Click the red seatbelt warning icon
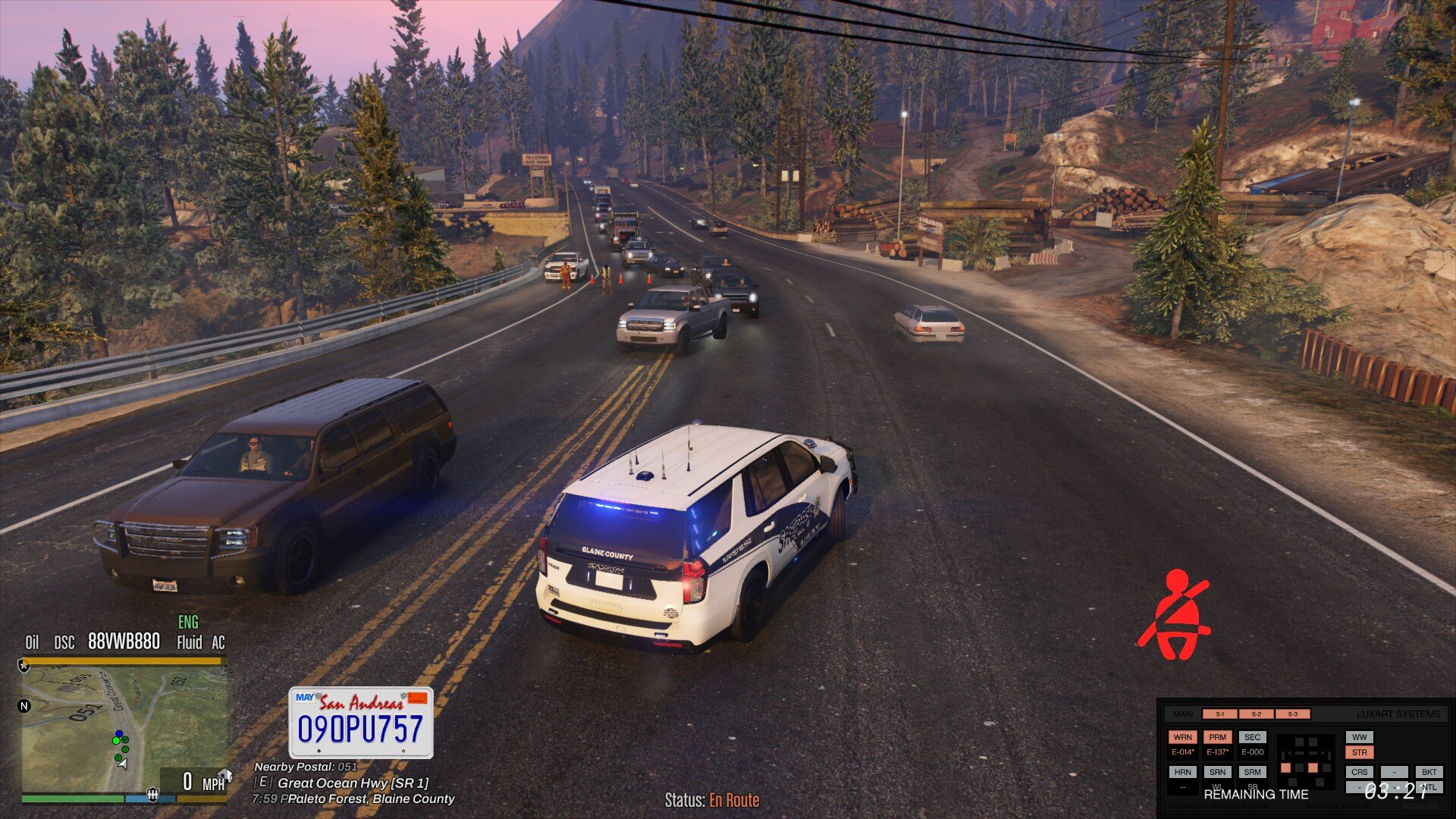This screenshot has height=819, width=1456. [x=1174, y=615]
